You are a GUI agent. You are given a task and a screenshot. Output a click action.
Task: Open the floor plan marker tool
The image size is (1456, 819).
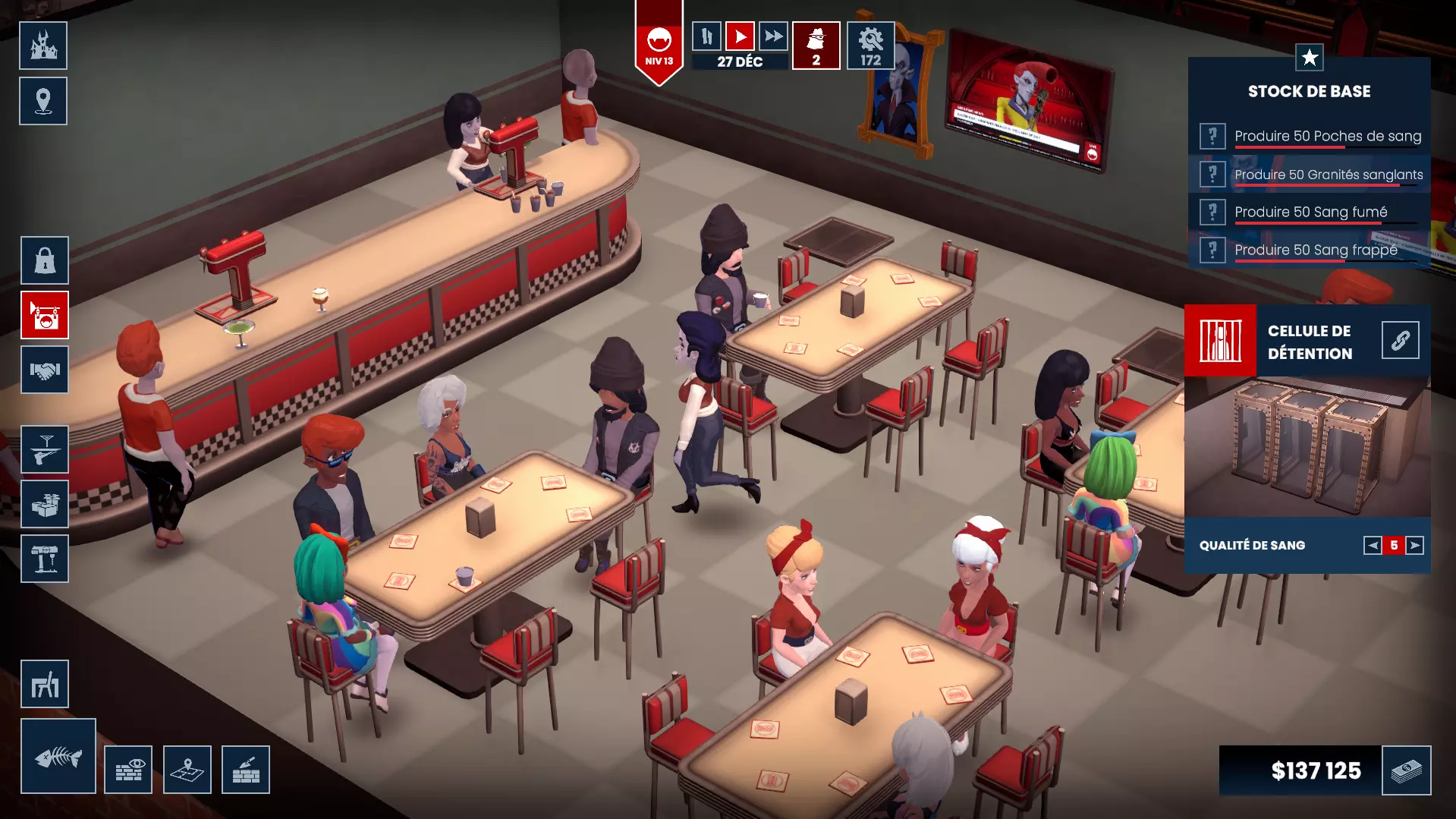point(187,770)
